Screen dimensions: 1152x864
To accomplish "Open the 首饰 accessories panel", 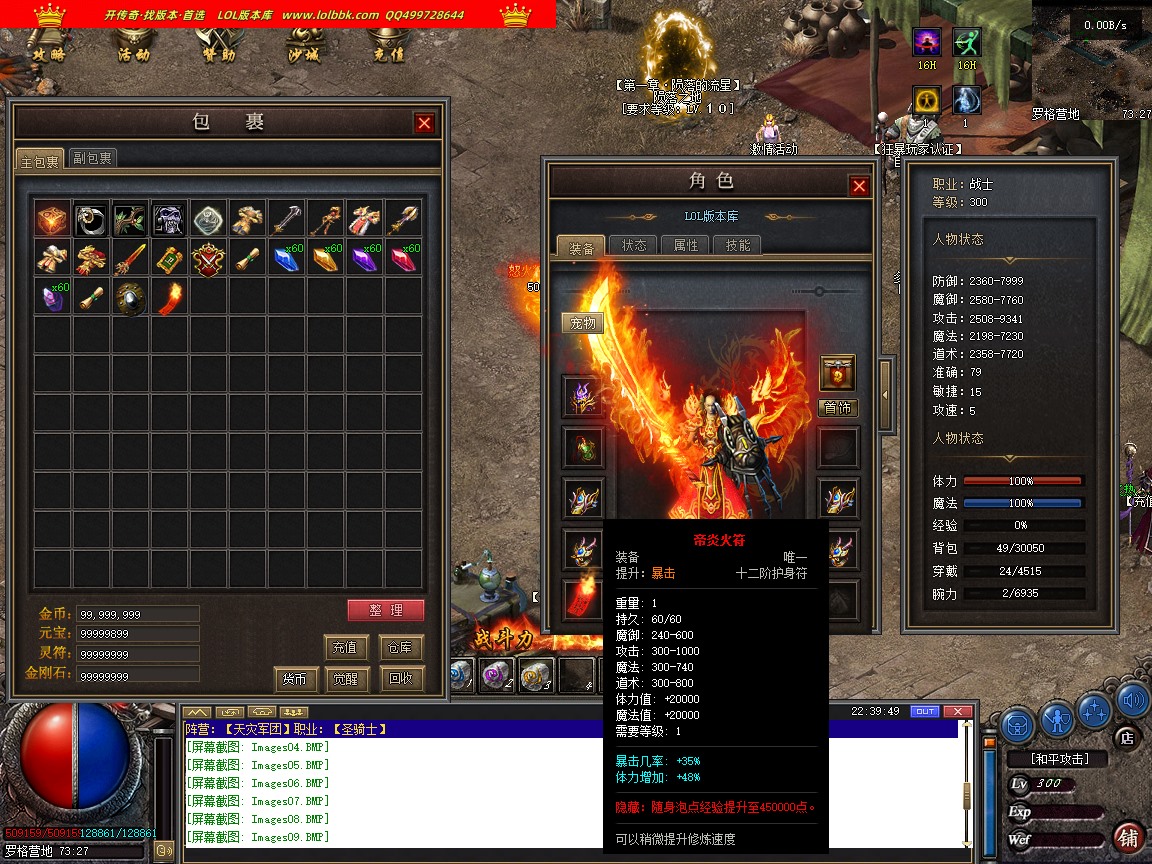I will tap(838, 408).
